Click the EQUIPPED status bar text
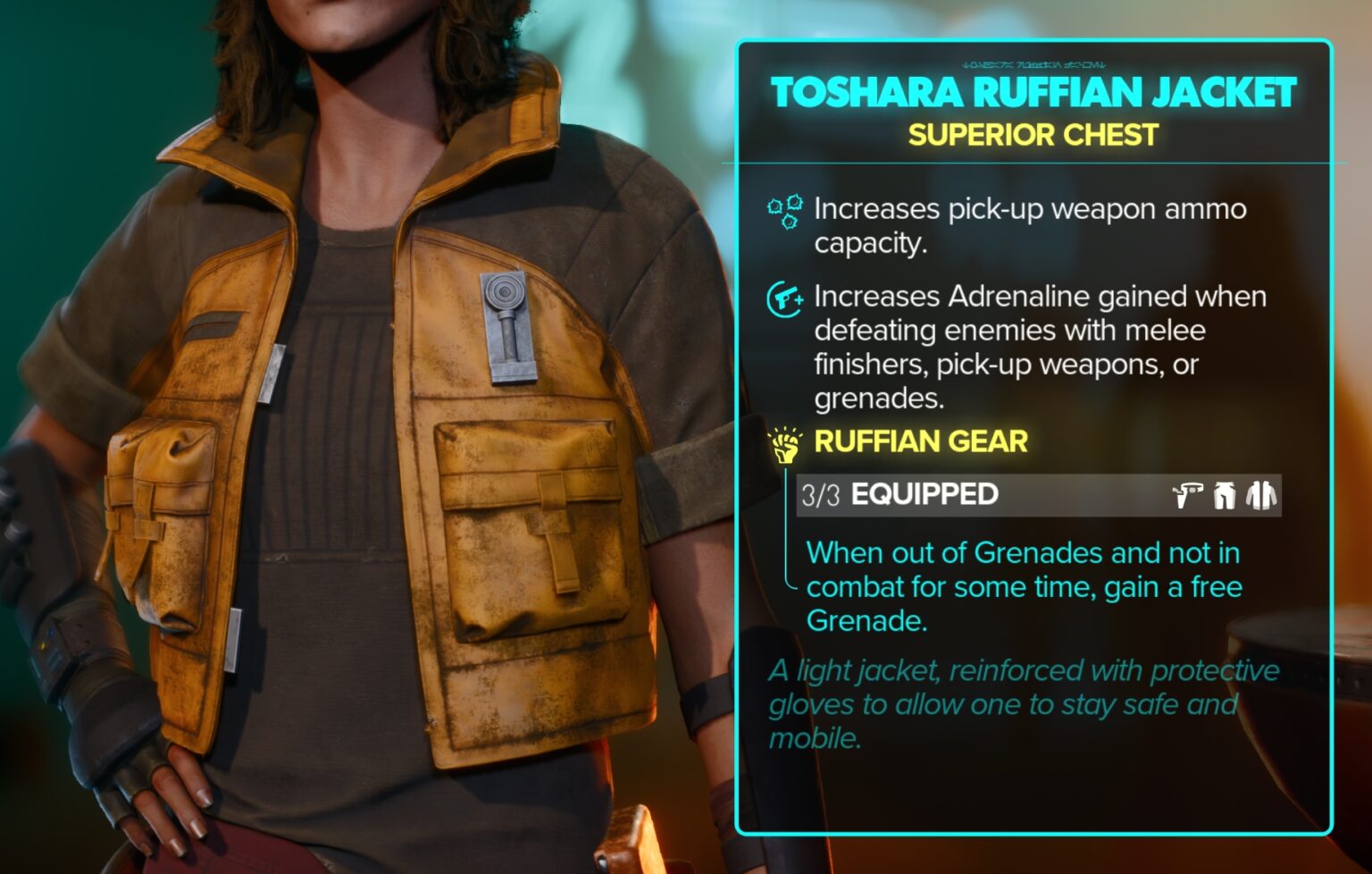The height and width of the screenshot is (874, 1372). (x=924, y=494)
